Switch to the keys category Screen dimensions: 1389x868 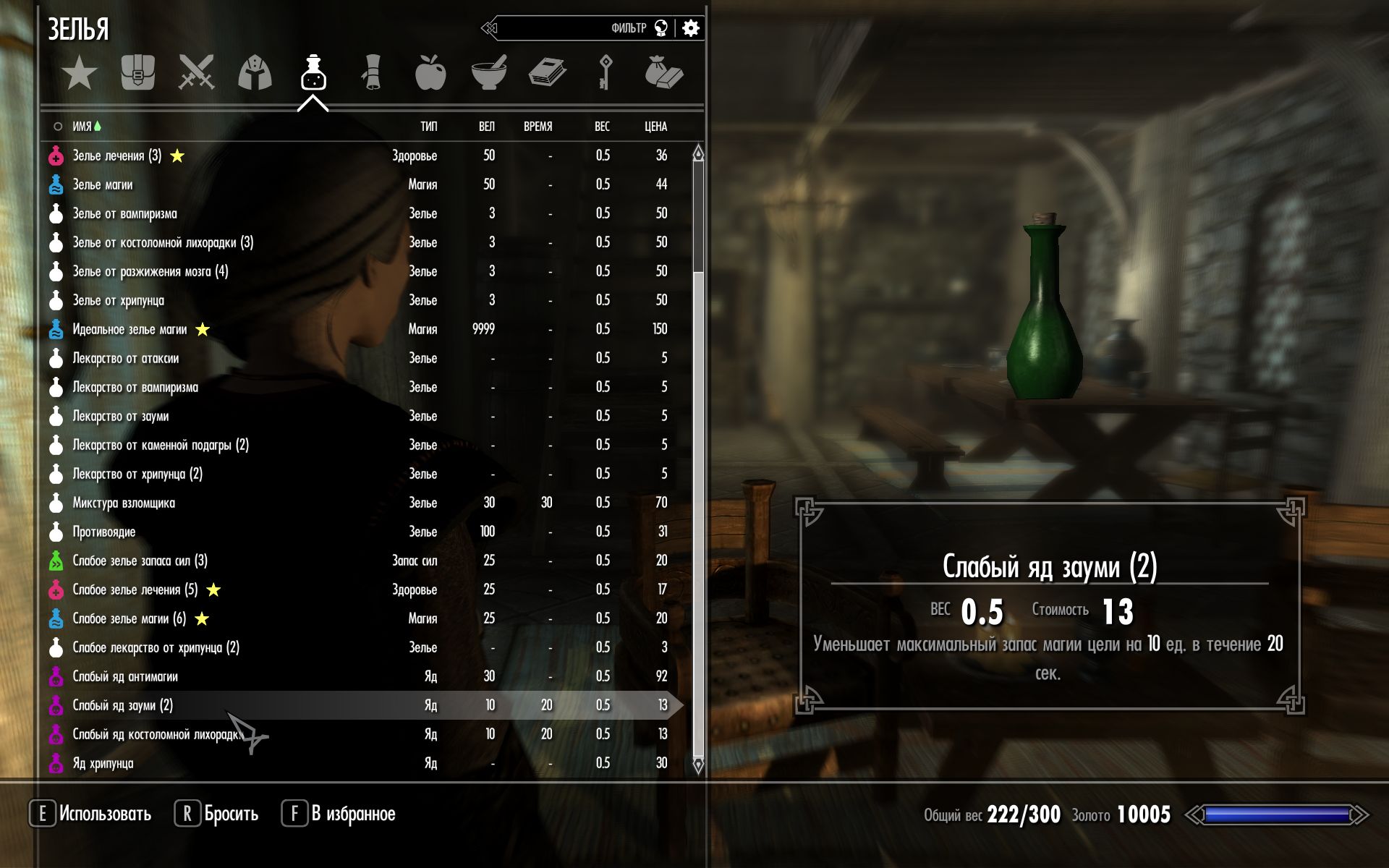click(605, 73)
